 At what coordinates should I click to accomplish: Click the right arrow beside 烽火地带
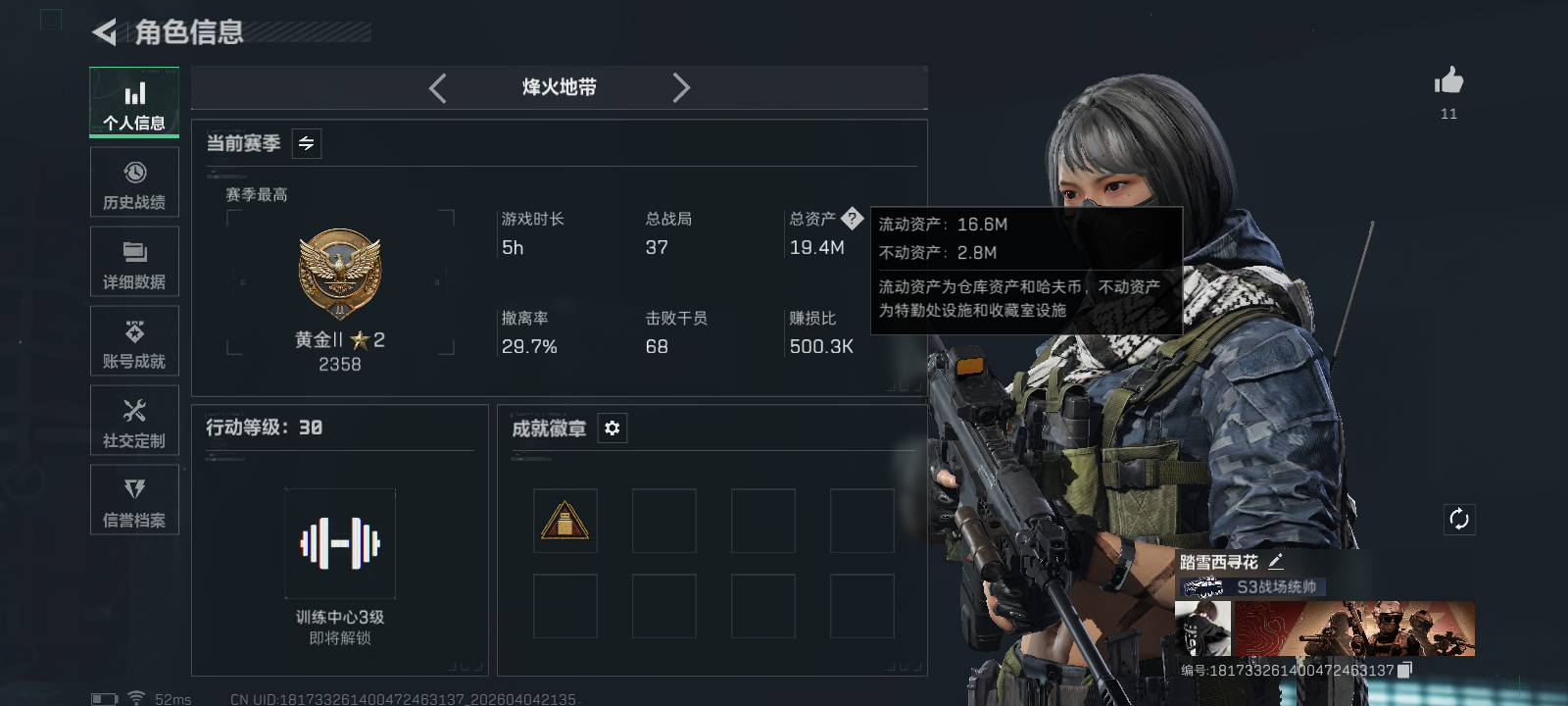(x=682, y=87)
